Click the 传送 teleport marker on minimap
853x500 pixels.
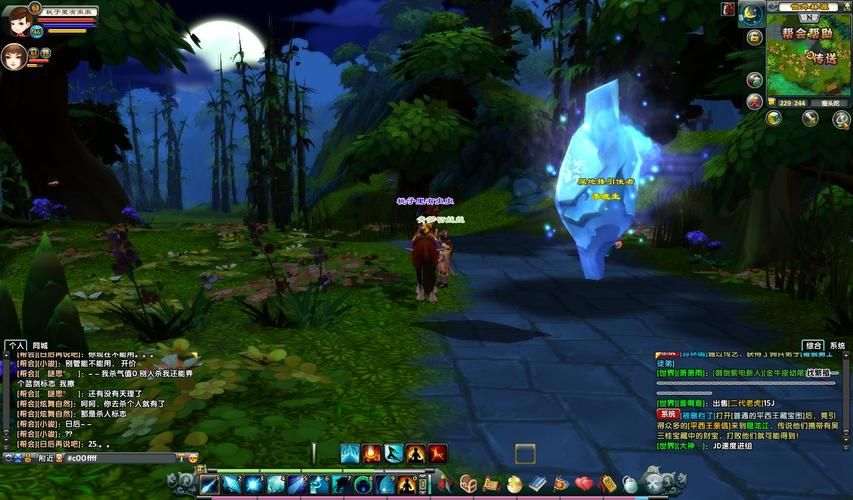tap(823, 58)
